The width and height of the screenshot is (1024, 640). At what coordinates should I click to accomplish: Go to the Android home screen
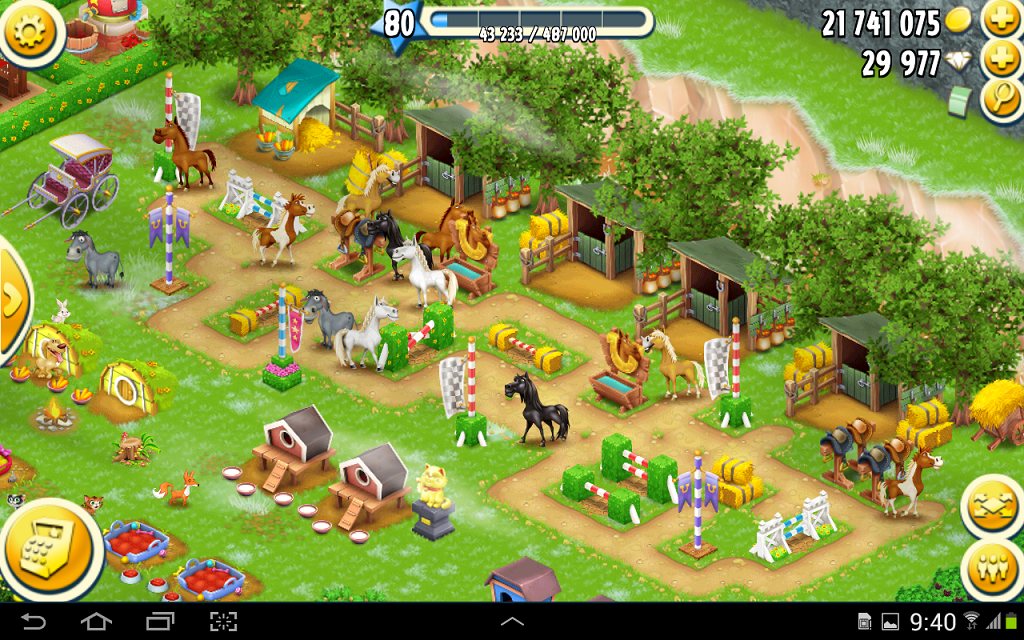coord(96,621)
